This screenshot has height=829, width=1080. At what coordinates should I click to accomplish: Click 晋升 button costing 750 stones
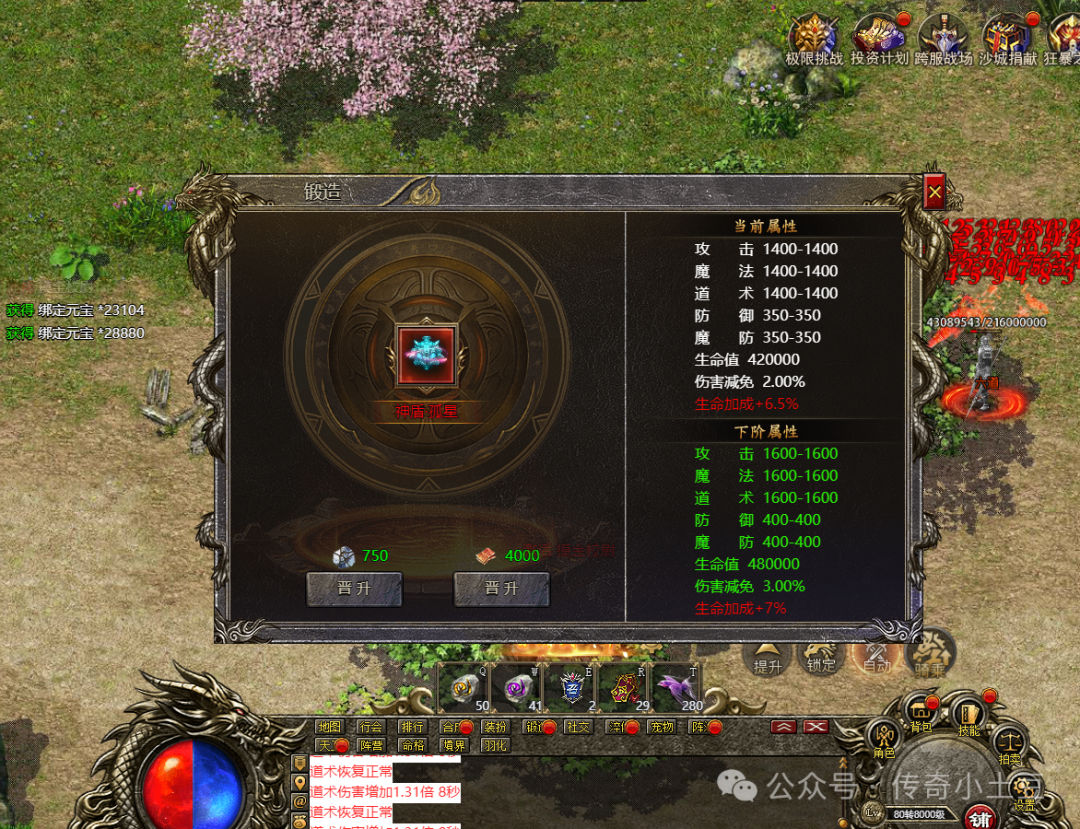click(x=354, y=589)
